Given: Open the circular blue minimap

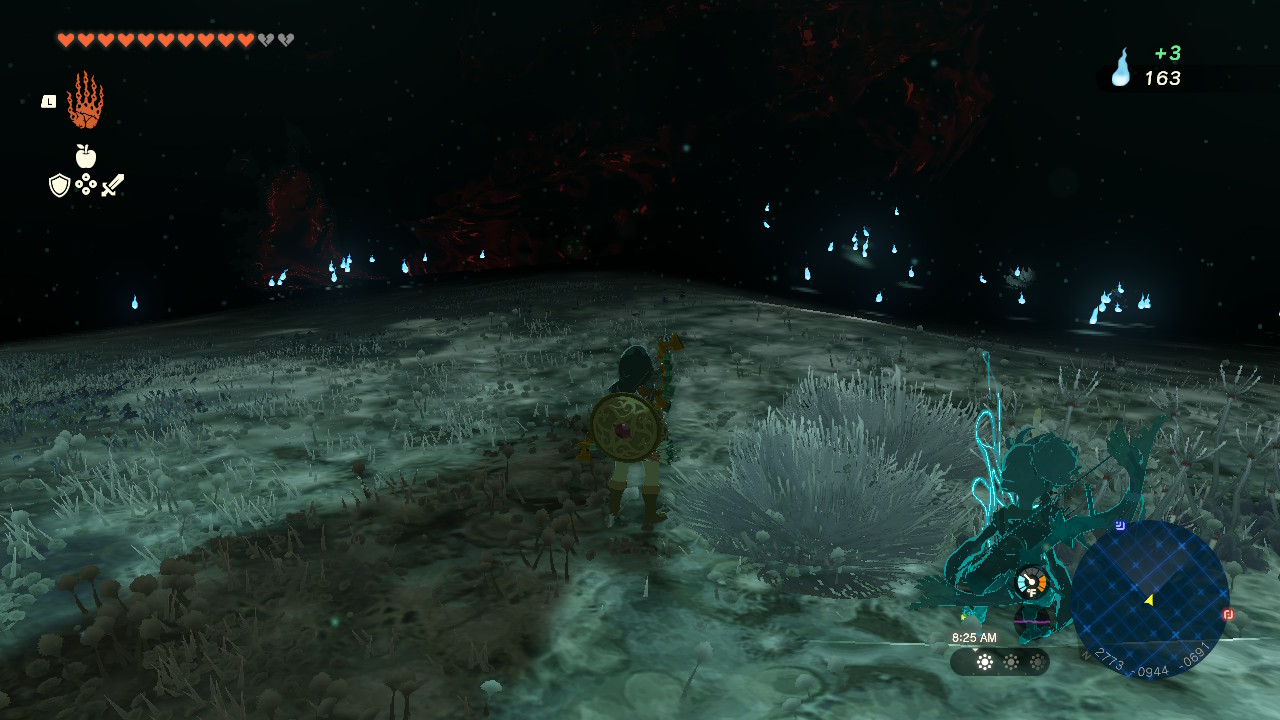Looking at the screenshot, I should [1149, 599].
